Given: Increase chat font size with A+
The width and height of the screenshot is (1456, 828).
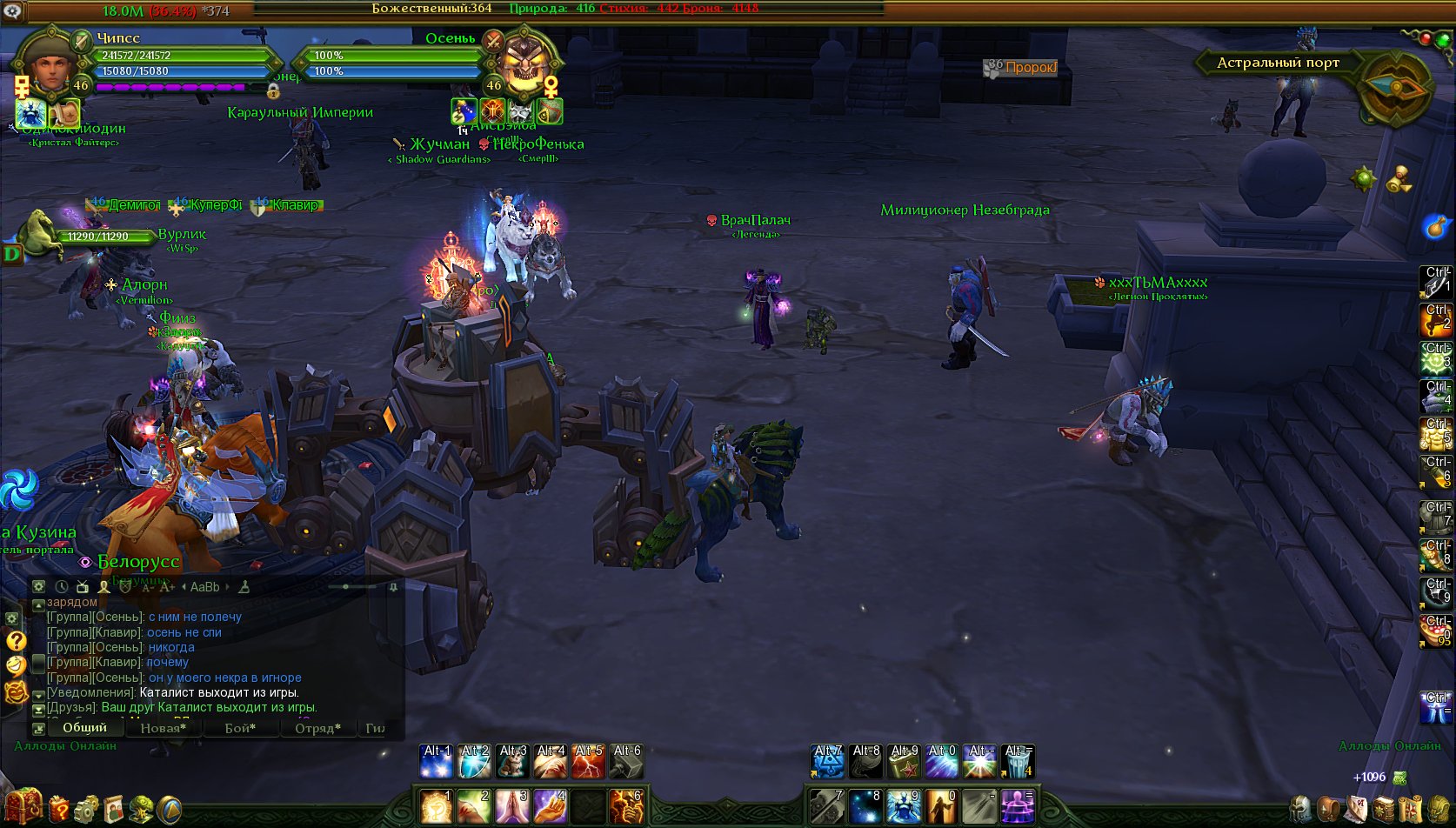Looking at the screenshot, I should (167, 587).
